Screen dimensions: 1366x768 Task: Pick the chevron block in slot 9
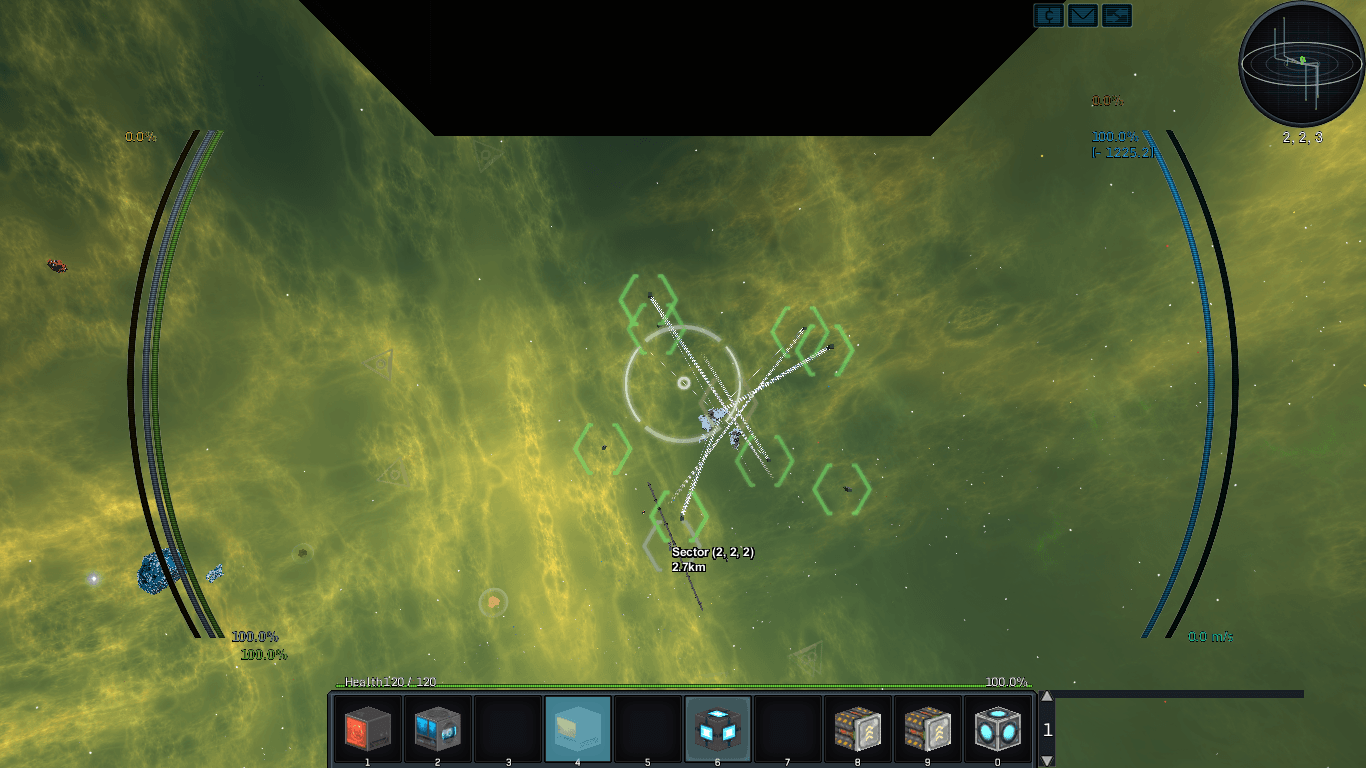click(x=927, y=729)
